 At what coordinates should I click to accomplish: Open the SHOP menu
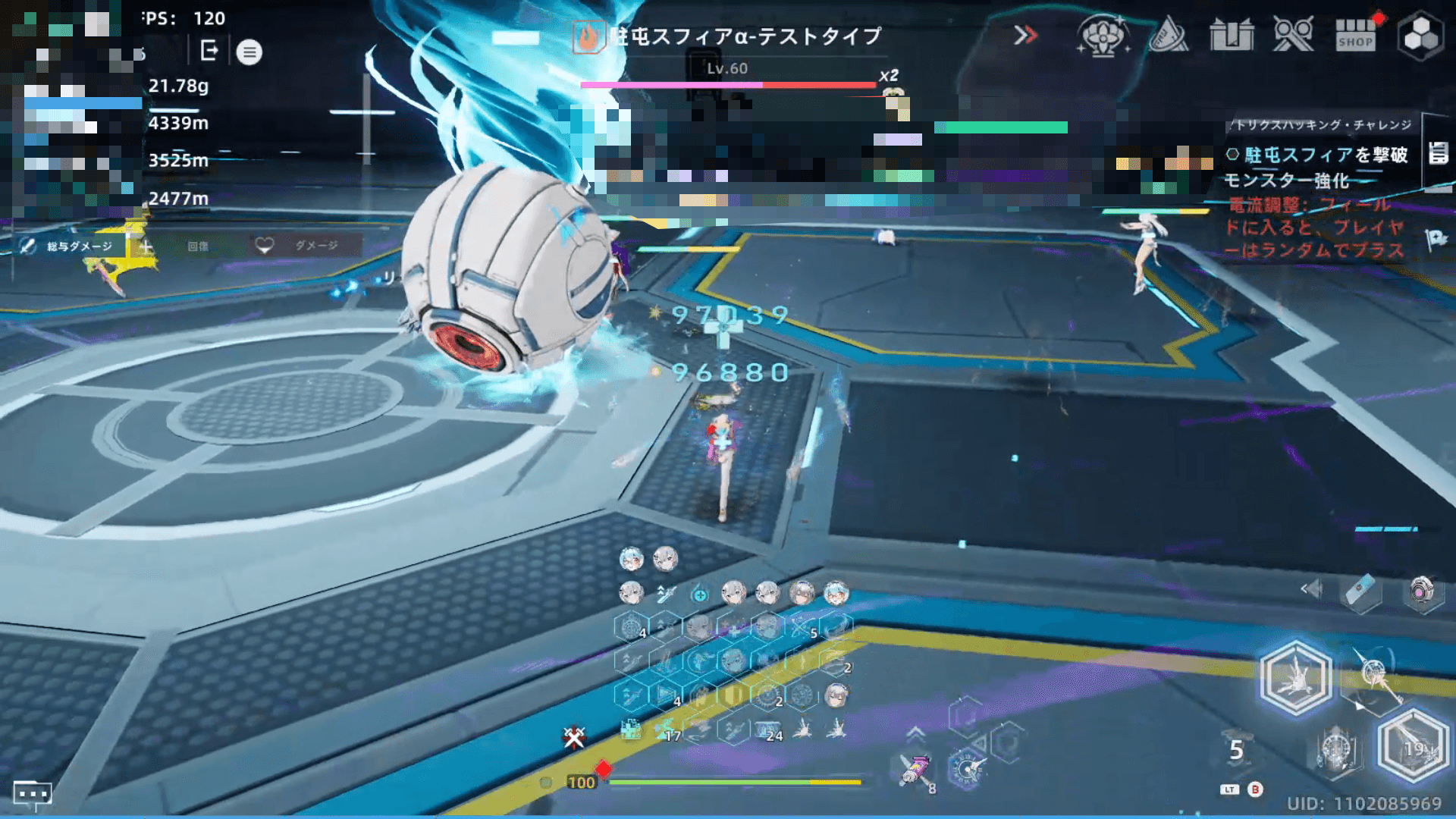tap(1355, 35)
